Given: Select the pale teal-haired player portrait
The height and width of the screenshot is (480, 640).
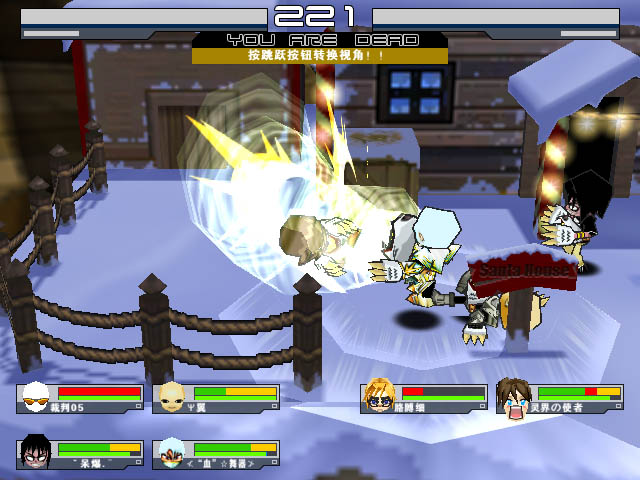Looking at the screenshot, I should click(x=172, y=453).
